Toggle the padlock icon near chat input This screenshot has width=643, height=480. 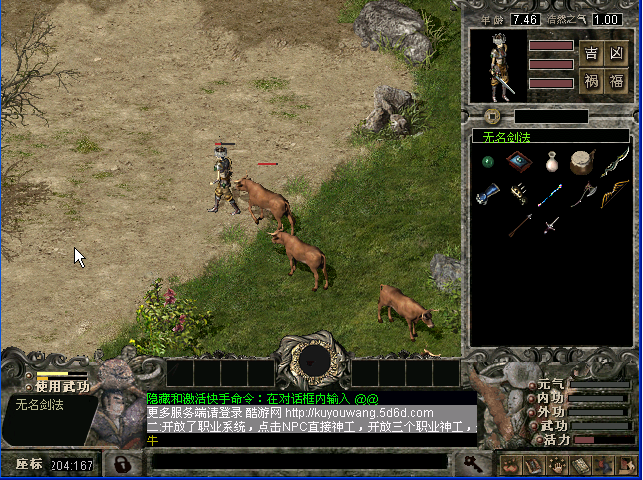[121, 464]
